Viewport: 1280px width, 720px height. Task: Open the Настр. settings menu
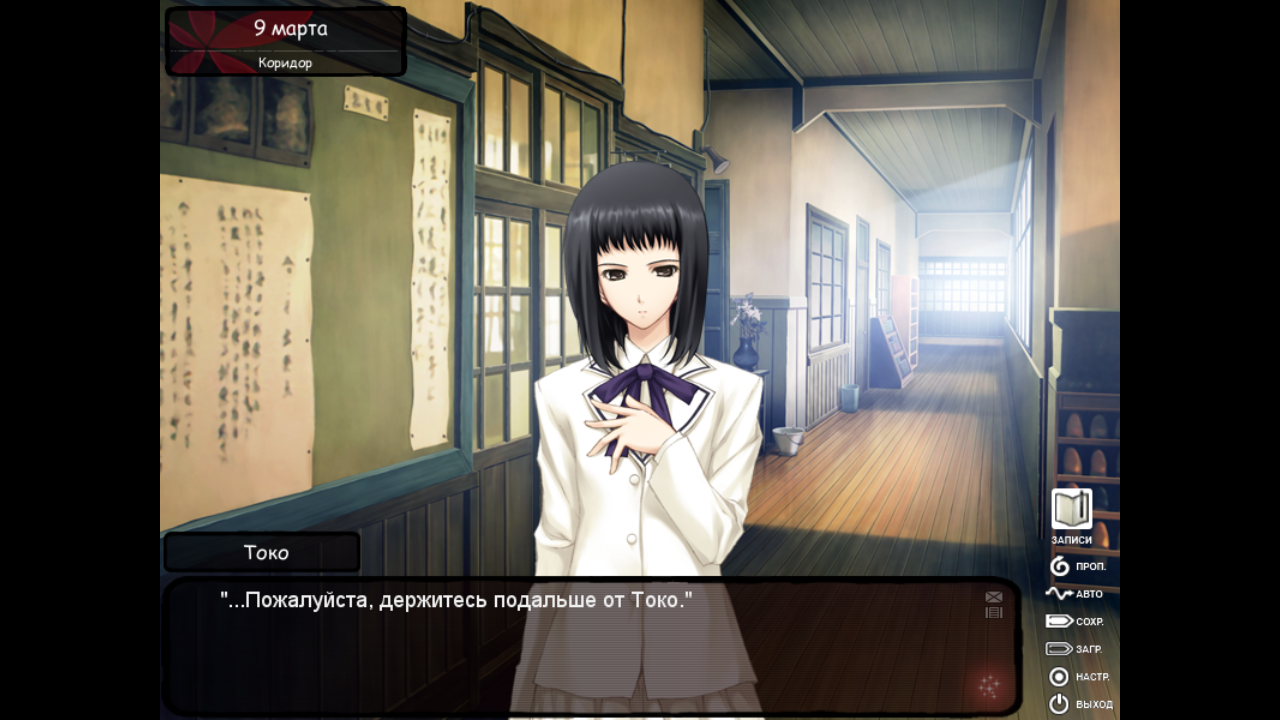[x=1077, y=677]
